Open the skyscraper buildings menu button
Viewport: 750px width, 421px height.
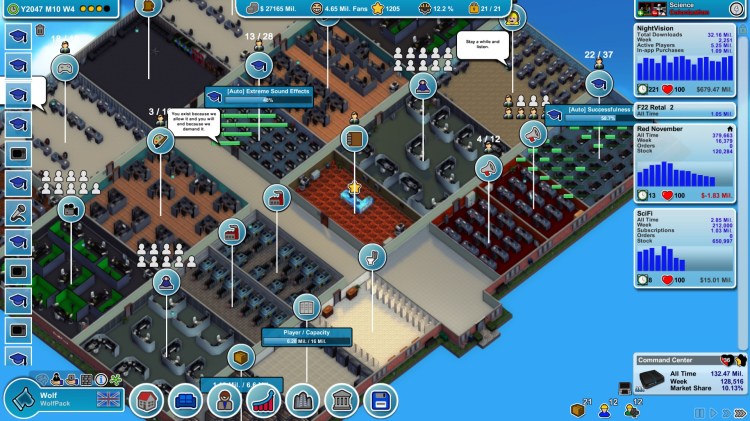[302, 401]
